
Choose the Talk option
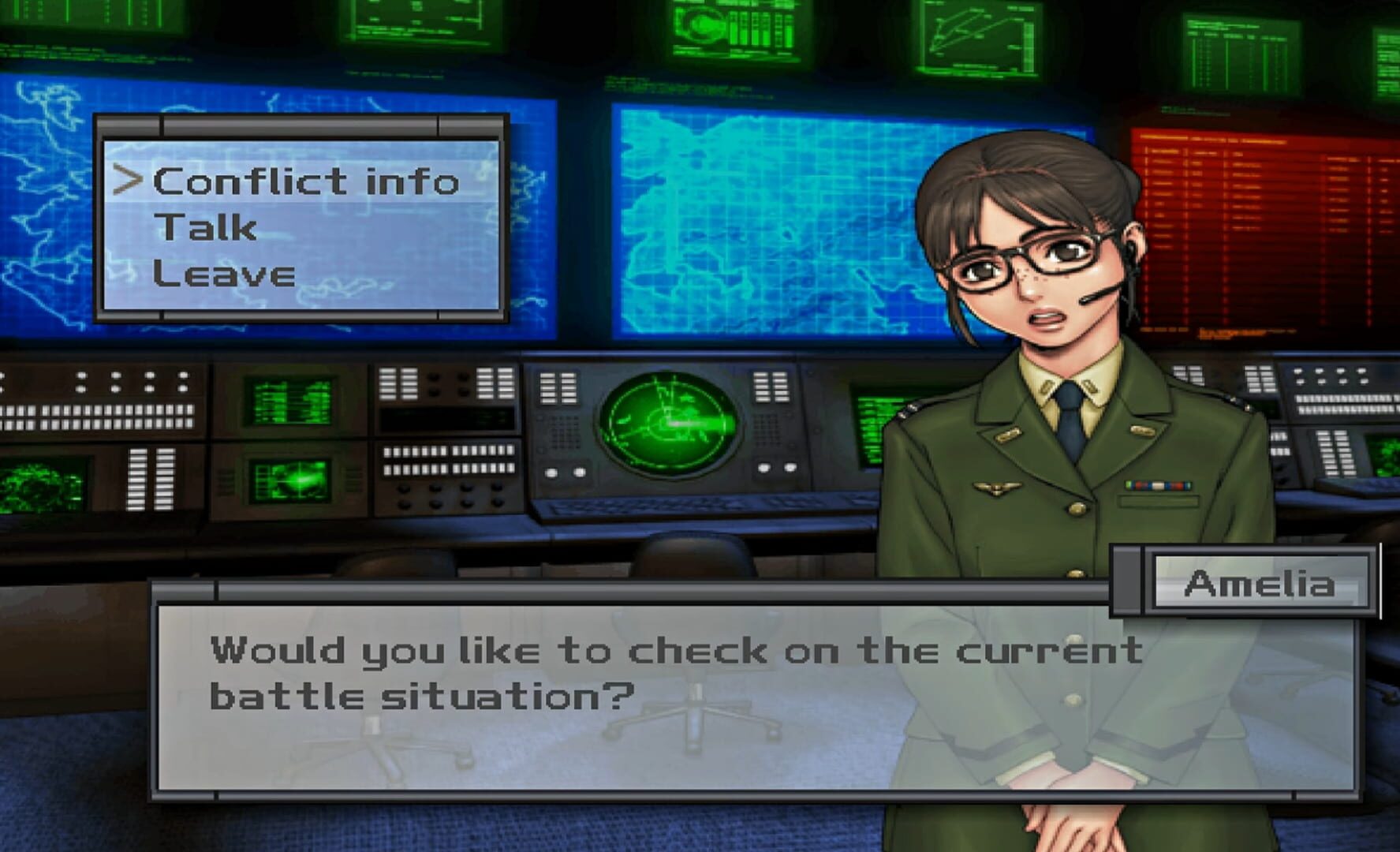[205, 229]
